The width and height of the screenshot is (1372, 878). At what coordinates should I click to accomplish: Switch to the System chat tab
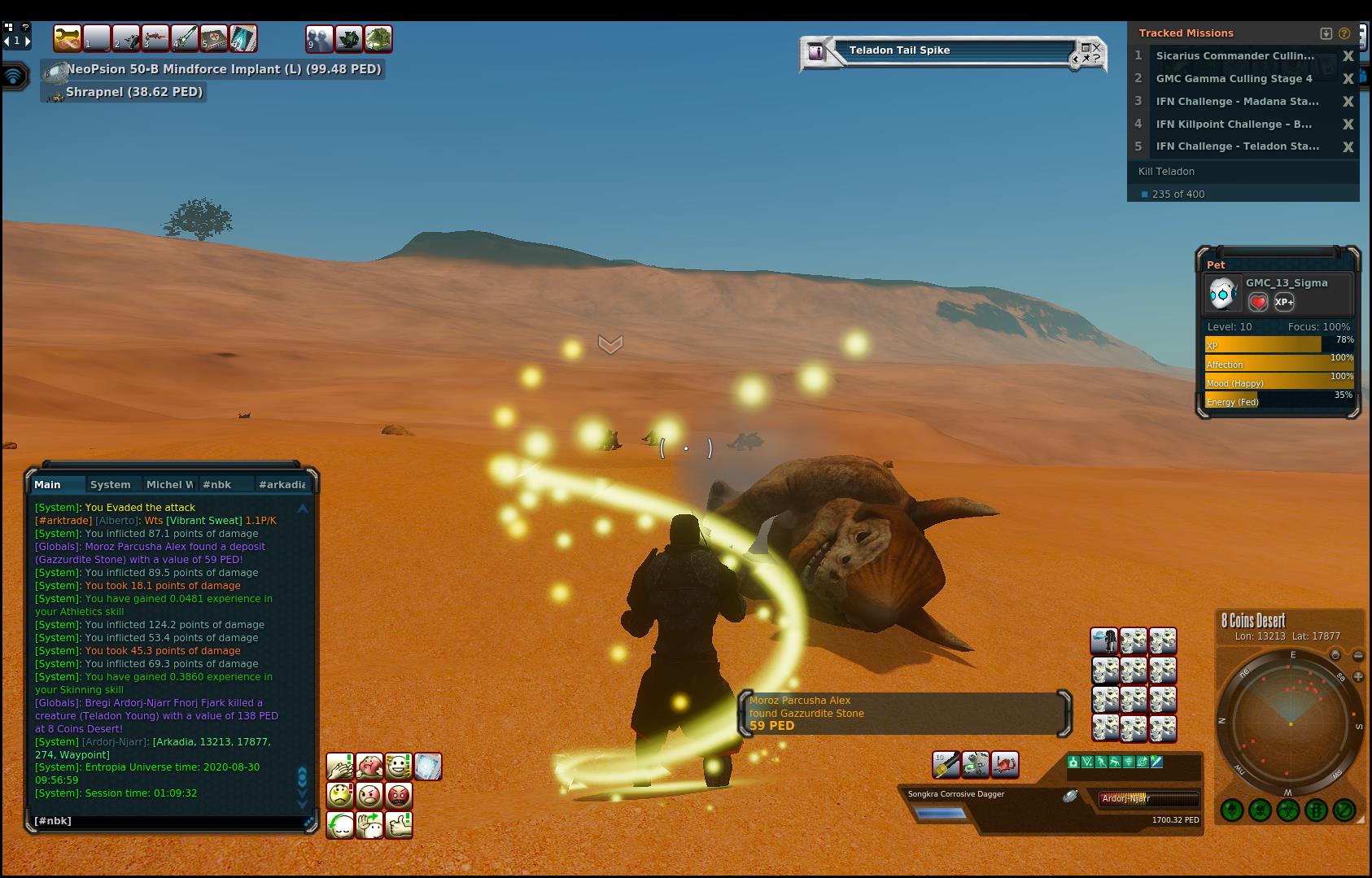(110, 484)
